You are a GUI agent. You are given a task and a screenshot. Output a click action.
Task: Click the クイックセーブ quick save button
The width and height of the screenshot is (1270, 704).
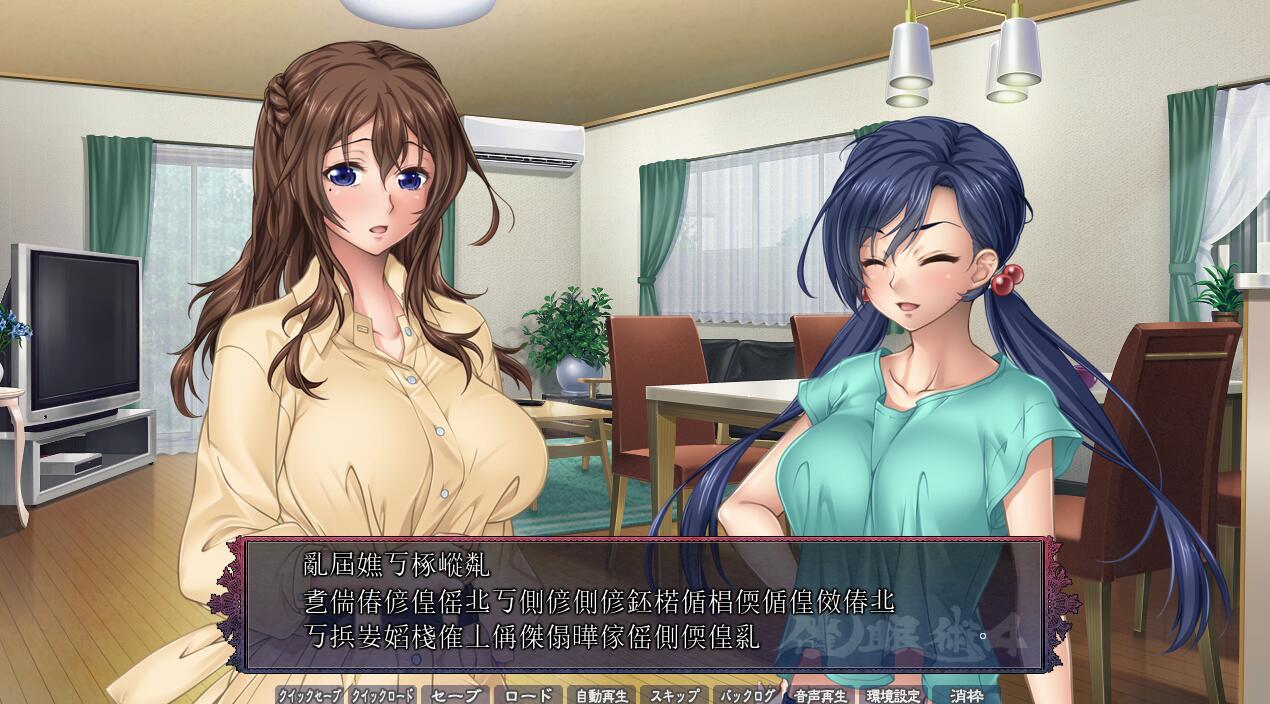(309, 695)
